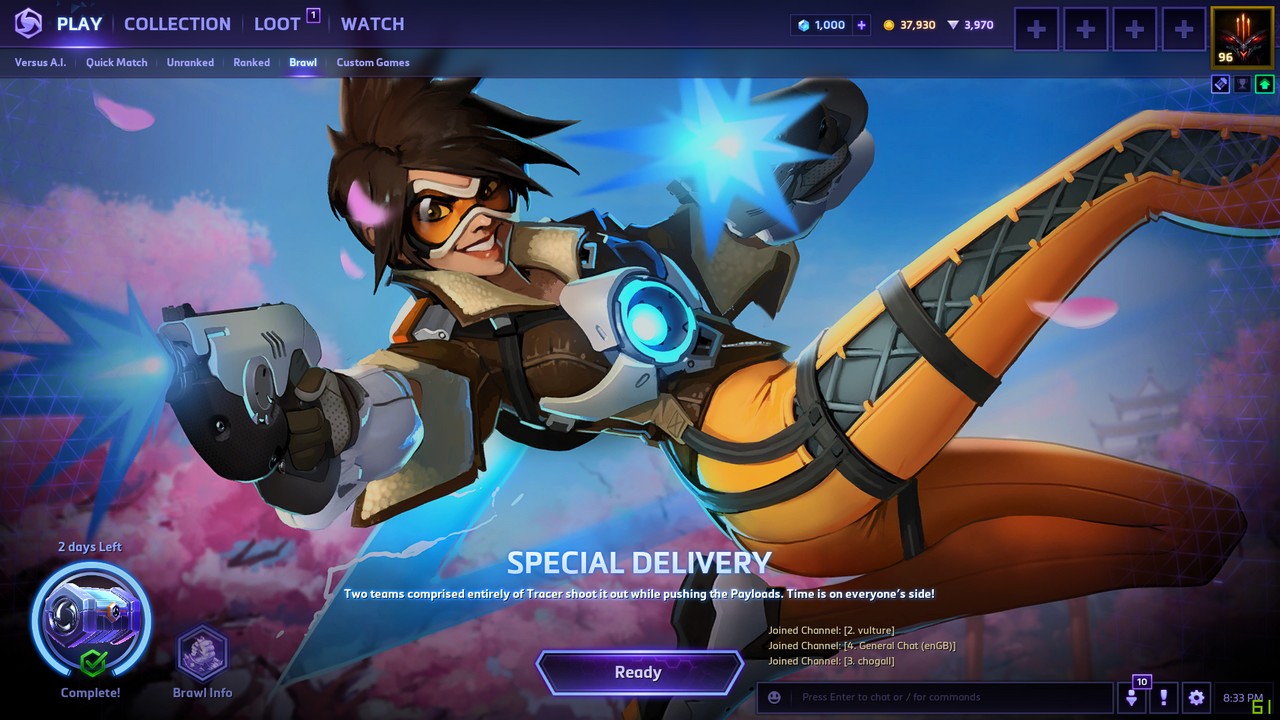1280x720 pixels.
Task: Choose Quick Match mode
Action: click(x=116, y=62)
